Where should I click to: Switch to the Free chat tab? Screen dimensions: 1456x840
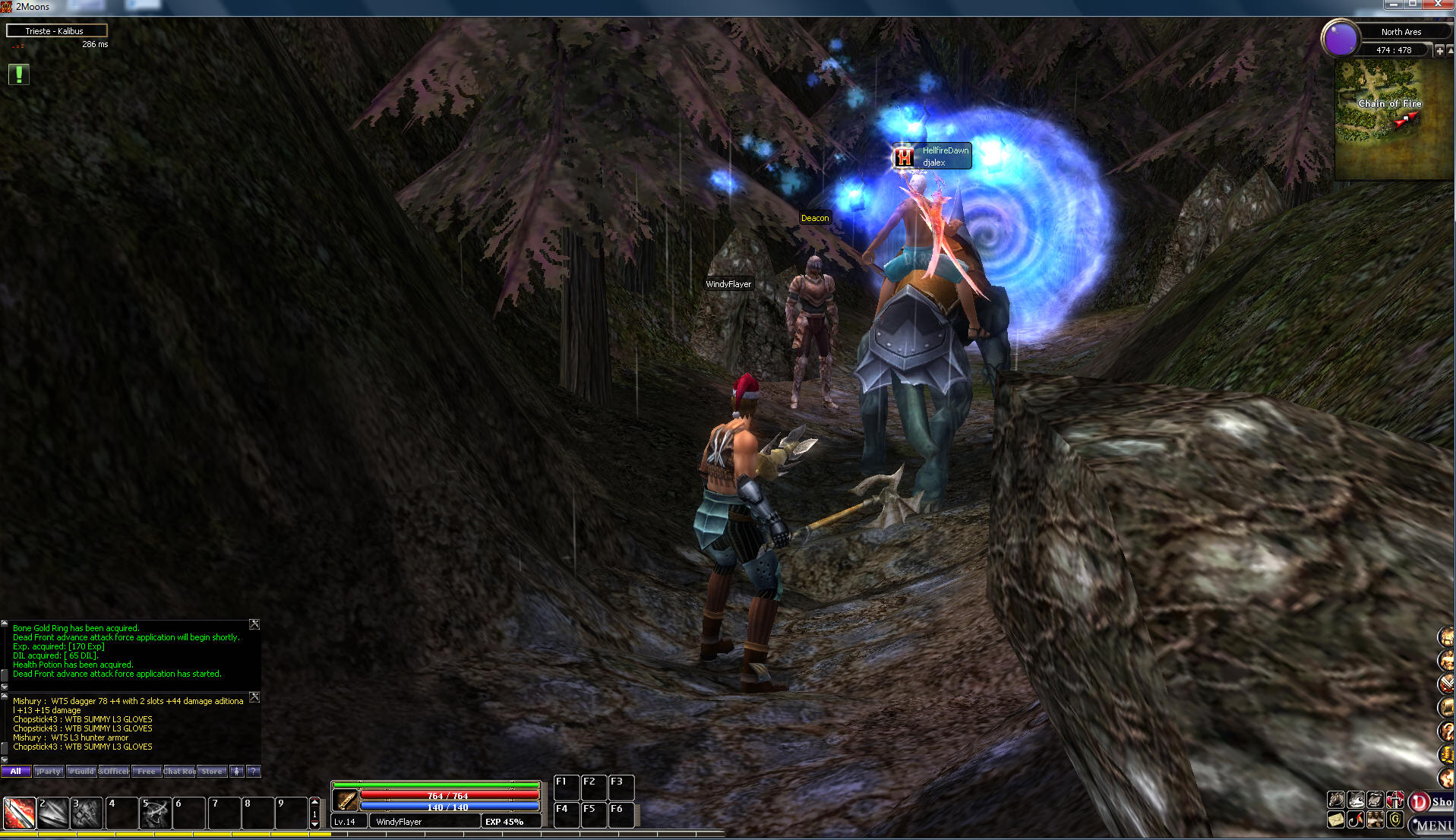(x=146, y=772)
